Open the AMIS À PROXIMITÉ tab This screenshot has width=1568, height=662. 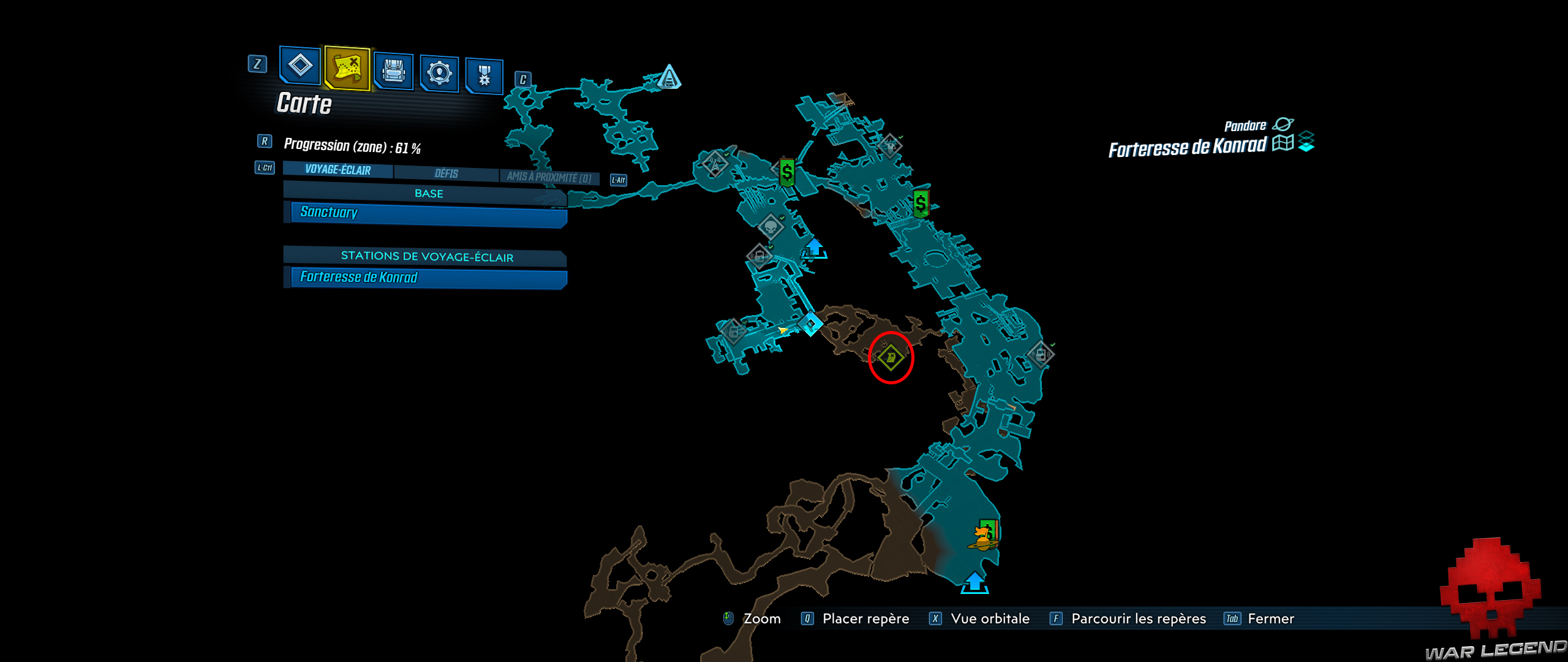click(x=551, y=174)
